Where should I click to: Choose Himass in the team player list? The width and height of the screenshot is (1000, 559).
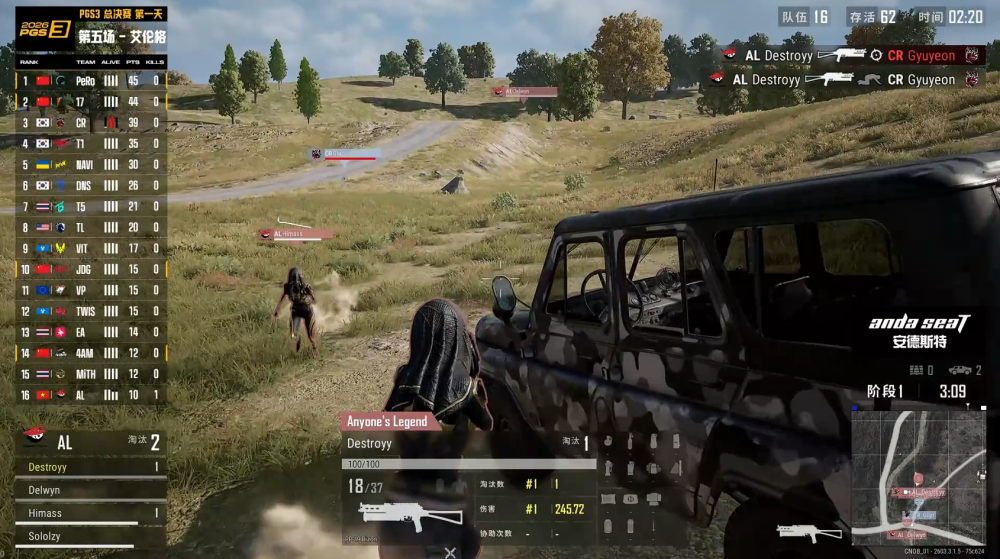[90, 513]
